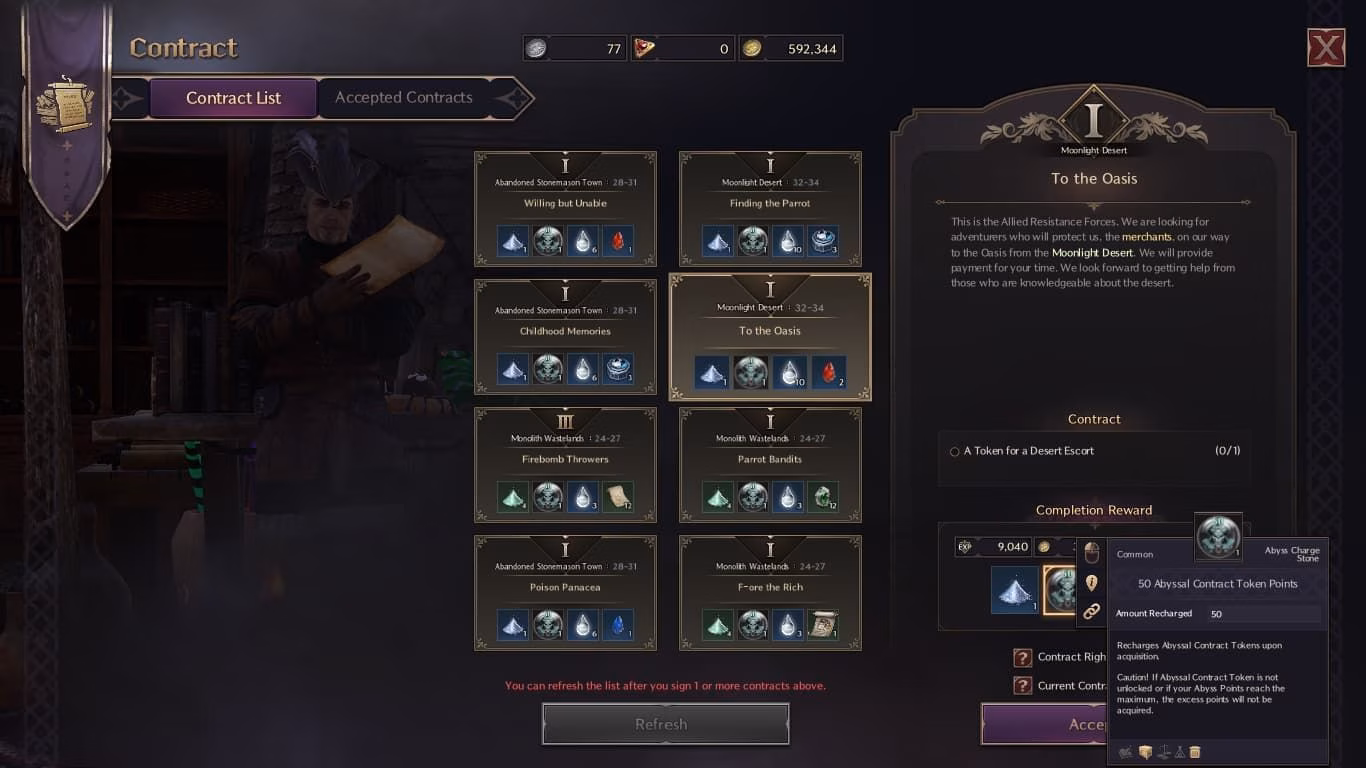Click the silver coin currency icon
Screen dimensions: 1366x768
[x=538, y=47]
